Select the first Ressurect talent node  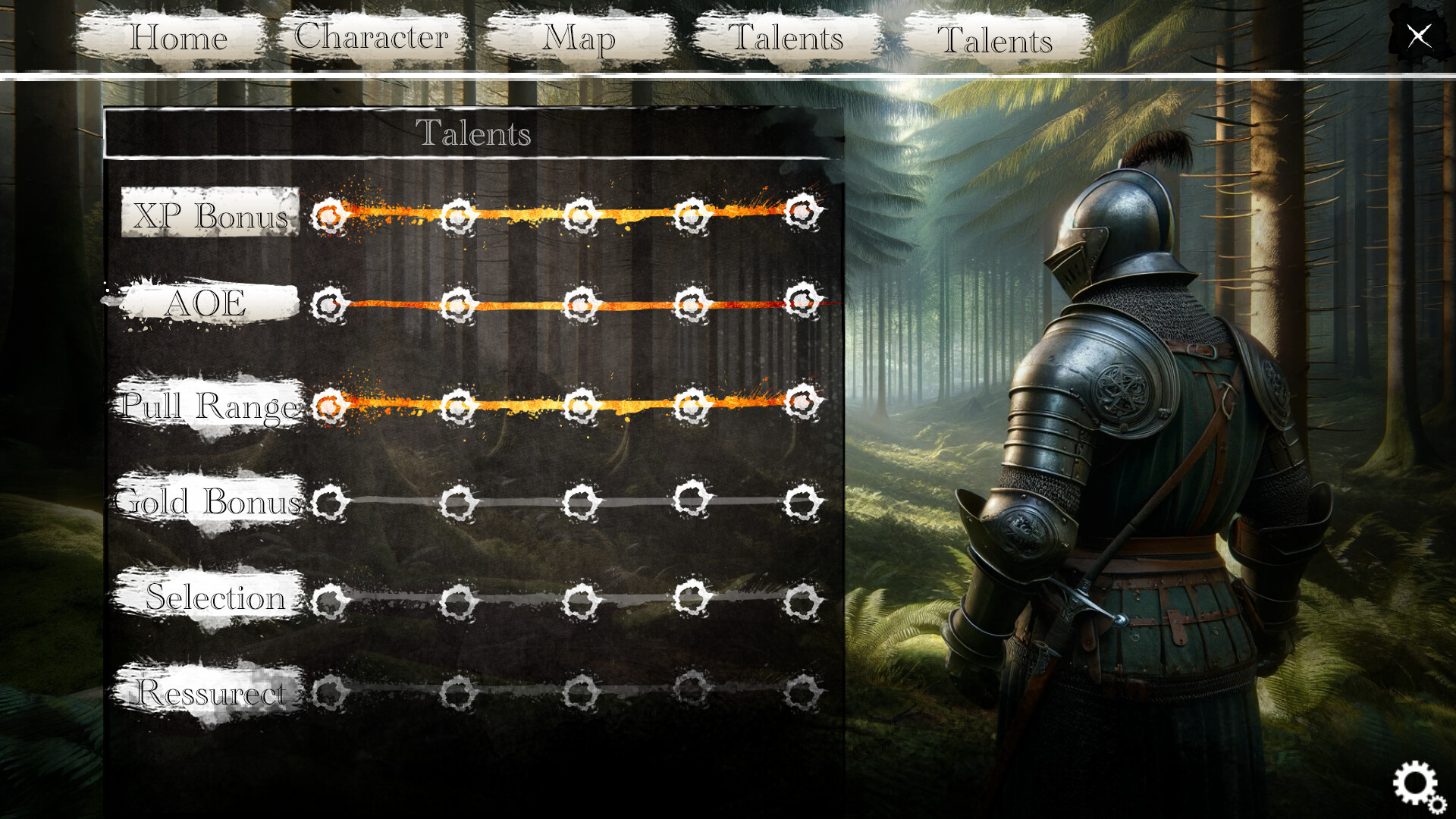331,692
